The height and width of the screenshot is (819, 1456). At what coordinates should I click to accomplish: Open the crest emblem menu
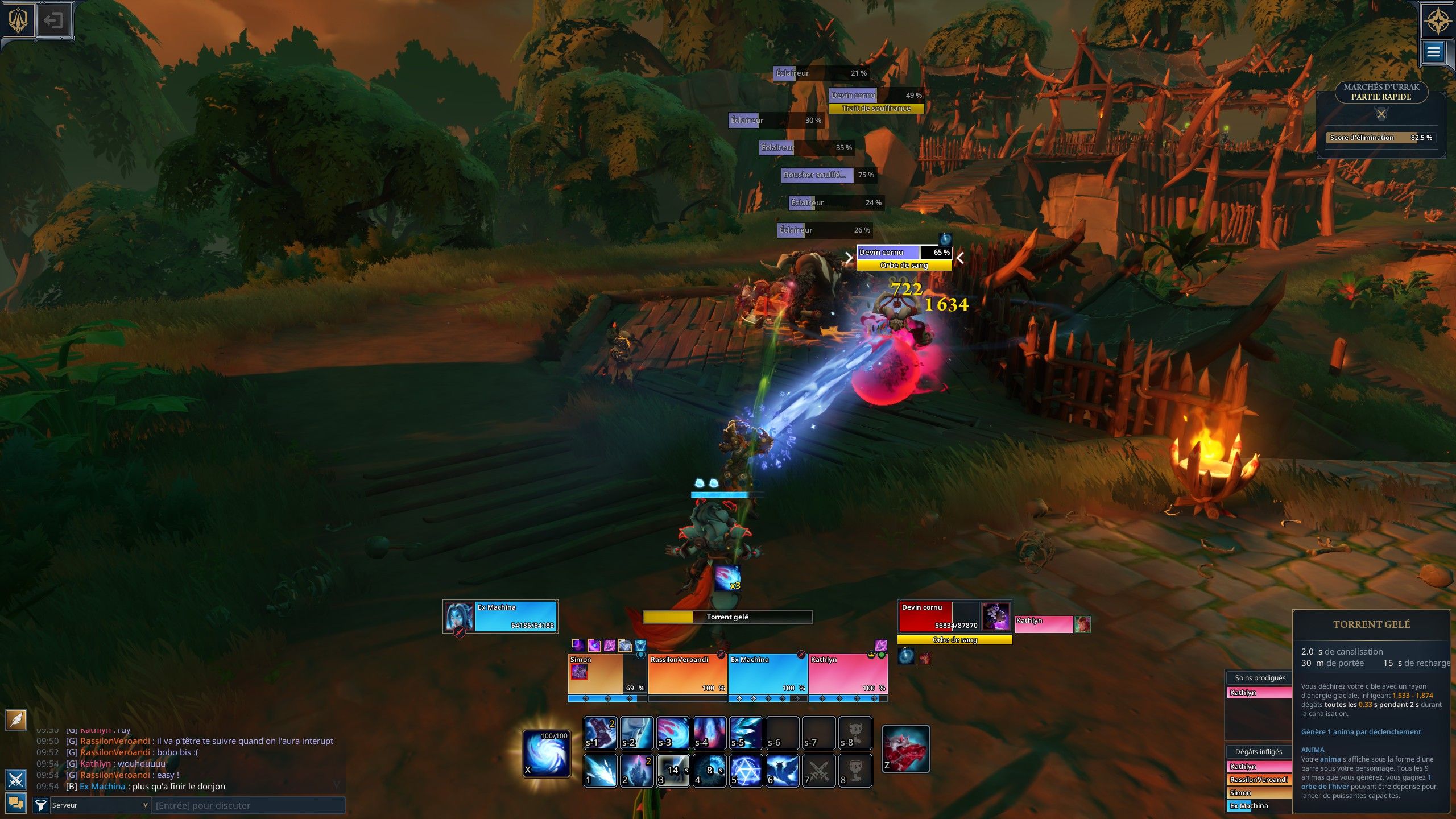point(18,21)
